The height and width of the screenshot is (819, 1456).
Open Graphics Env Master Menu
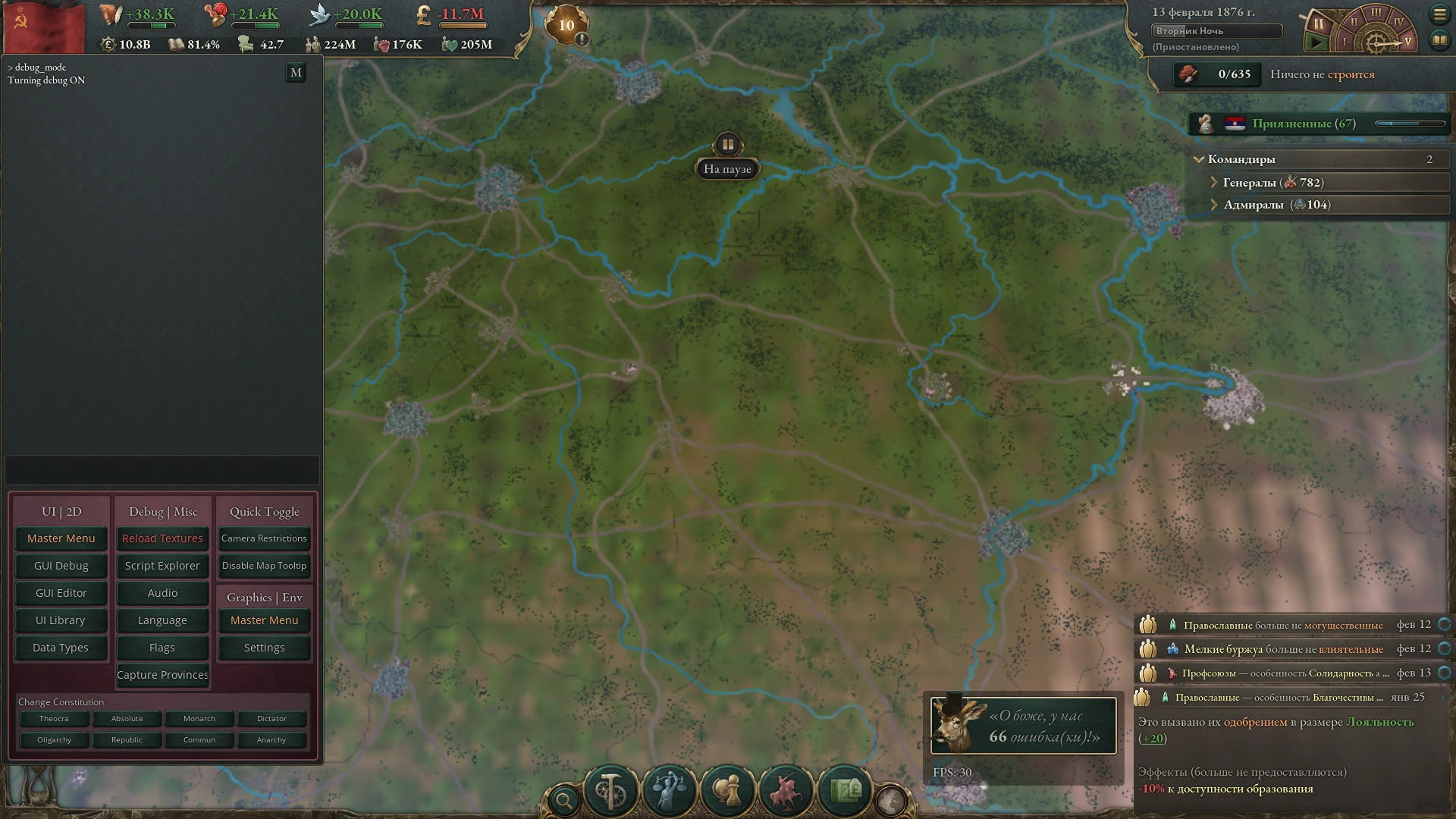tap(263, 620)
